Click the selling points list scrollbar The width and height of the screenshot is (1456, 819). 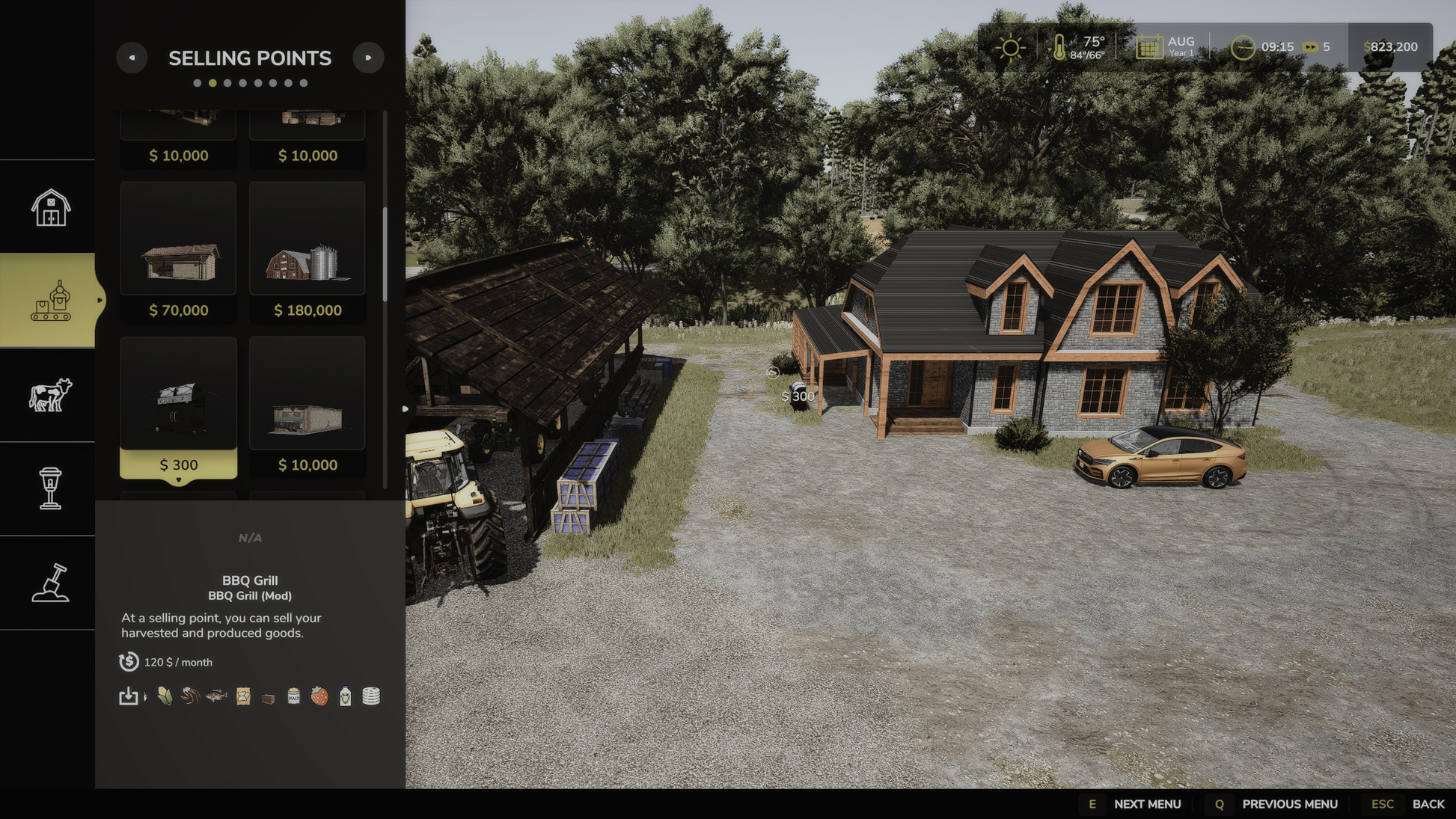(385, 254)
